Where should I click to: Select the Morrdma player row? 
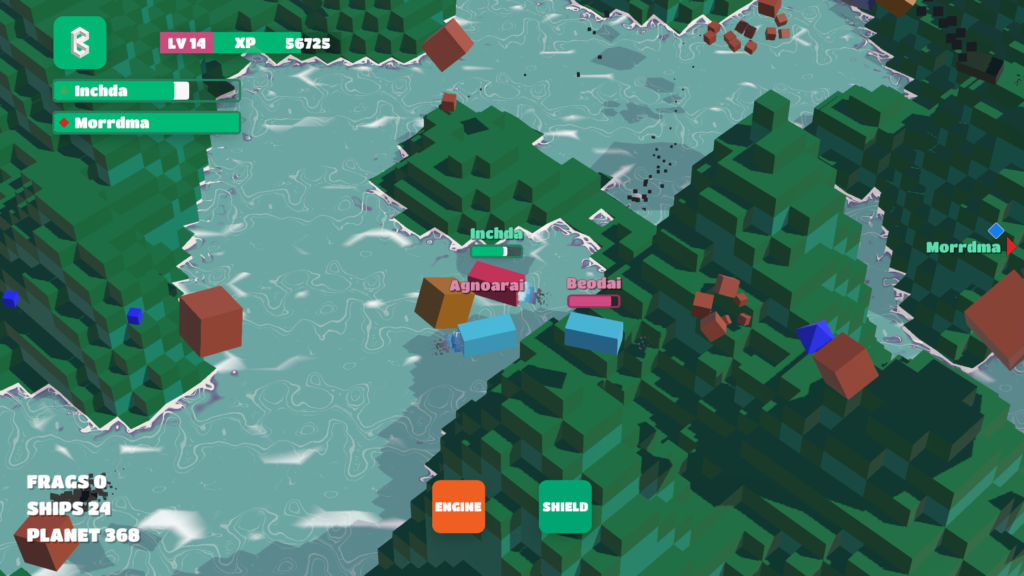click(146, 123)
